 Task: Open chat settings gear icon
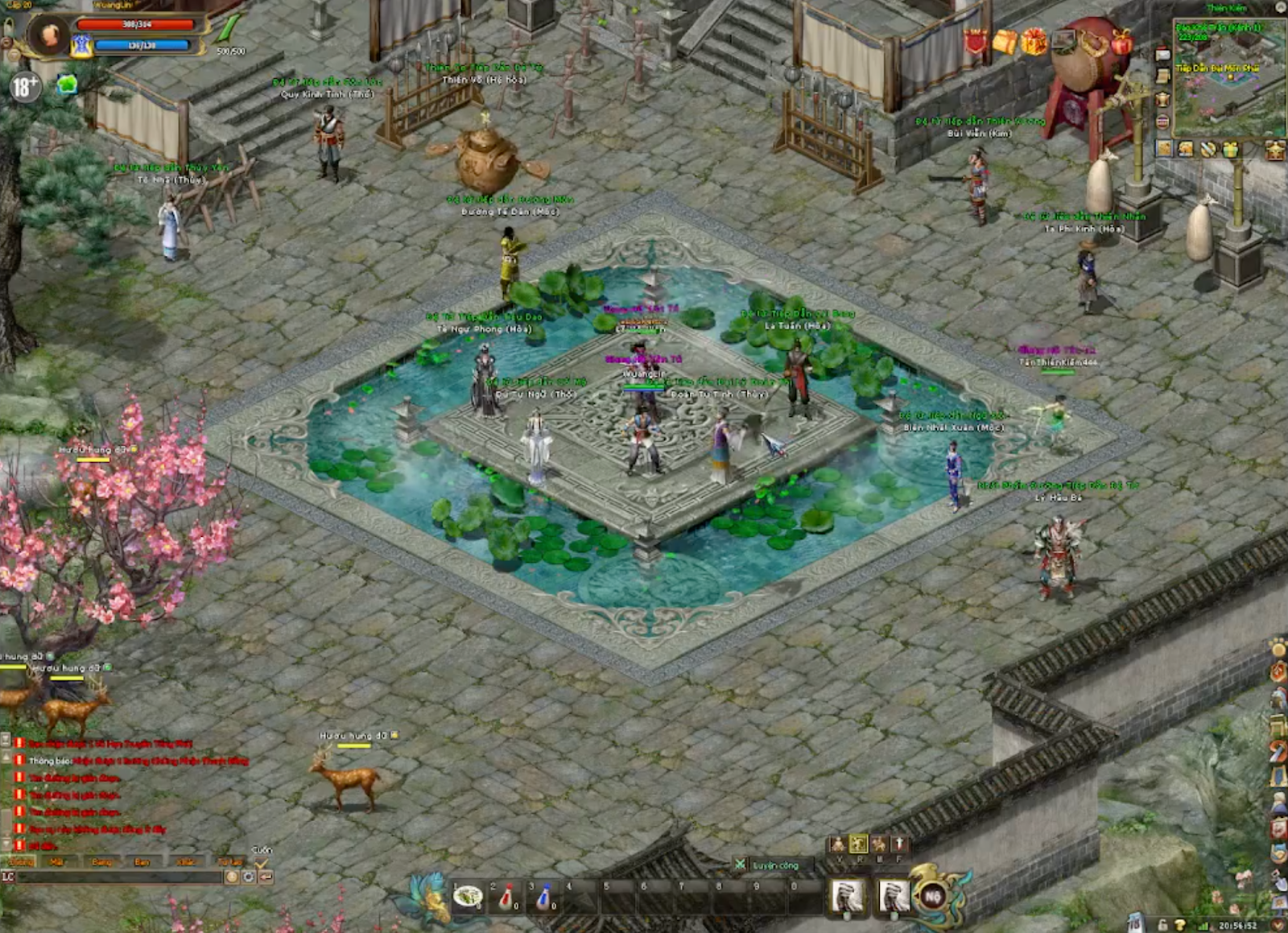pos(249,877)
